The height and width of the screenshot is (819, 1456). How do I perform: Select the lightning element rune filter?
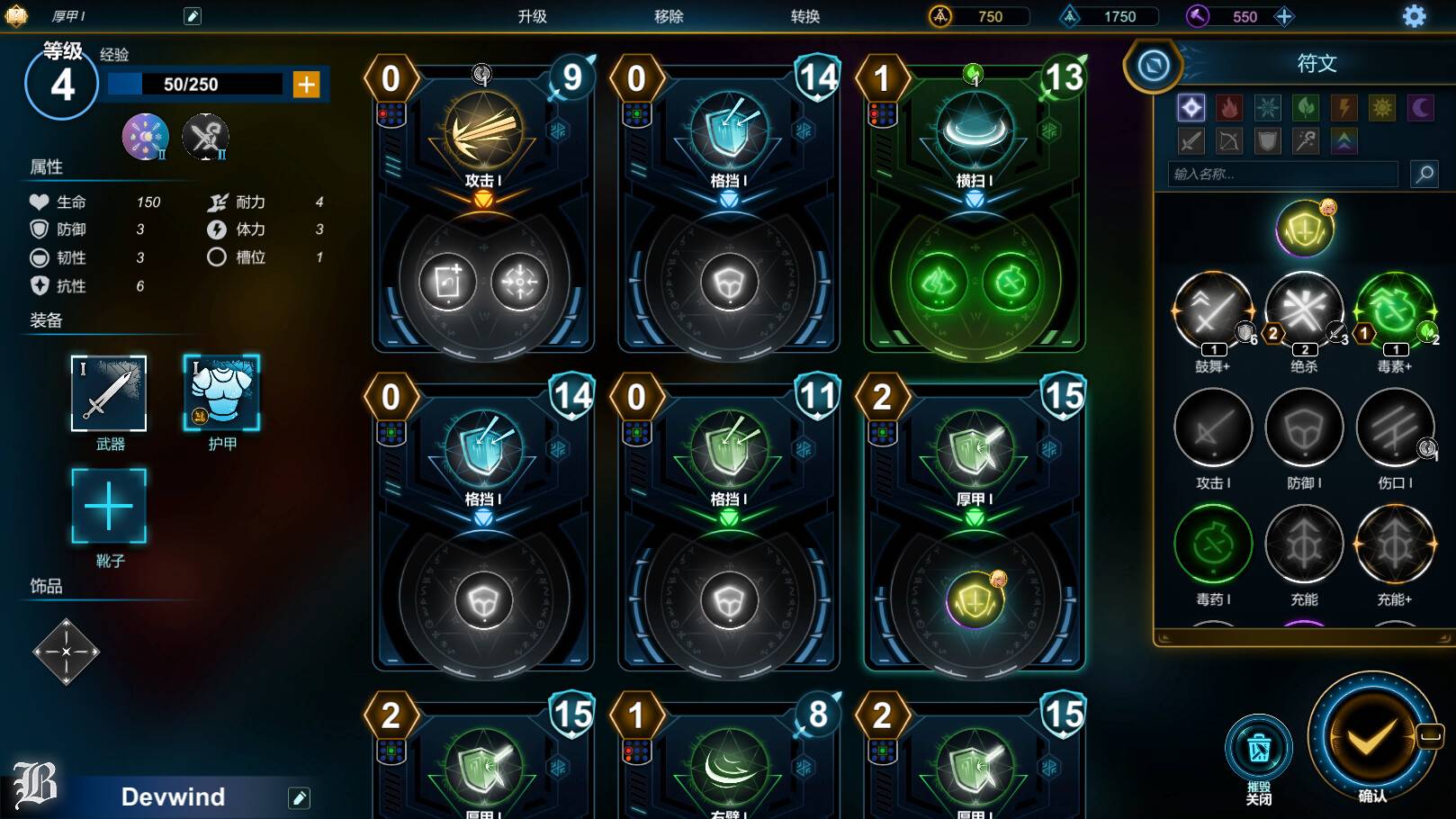[1344, 107]
